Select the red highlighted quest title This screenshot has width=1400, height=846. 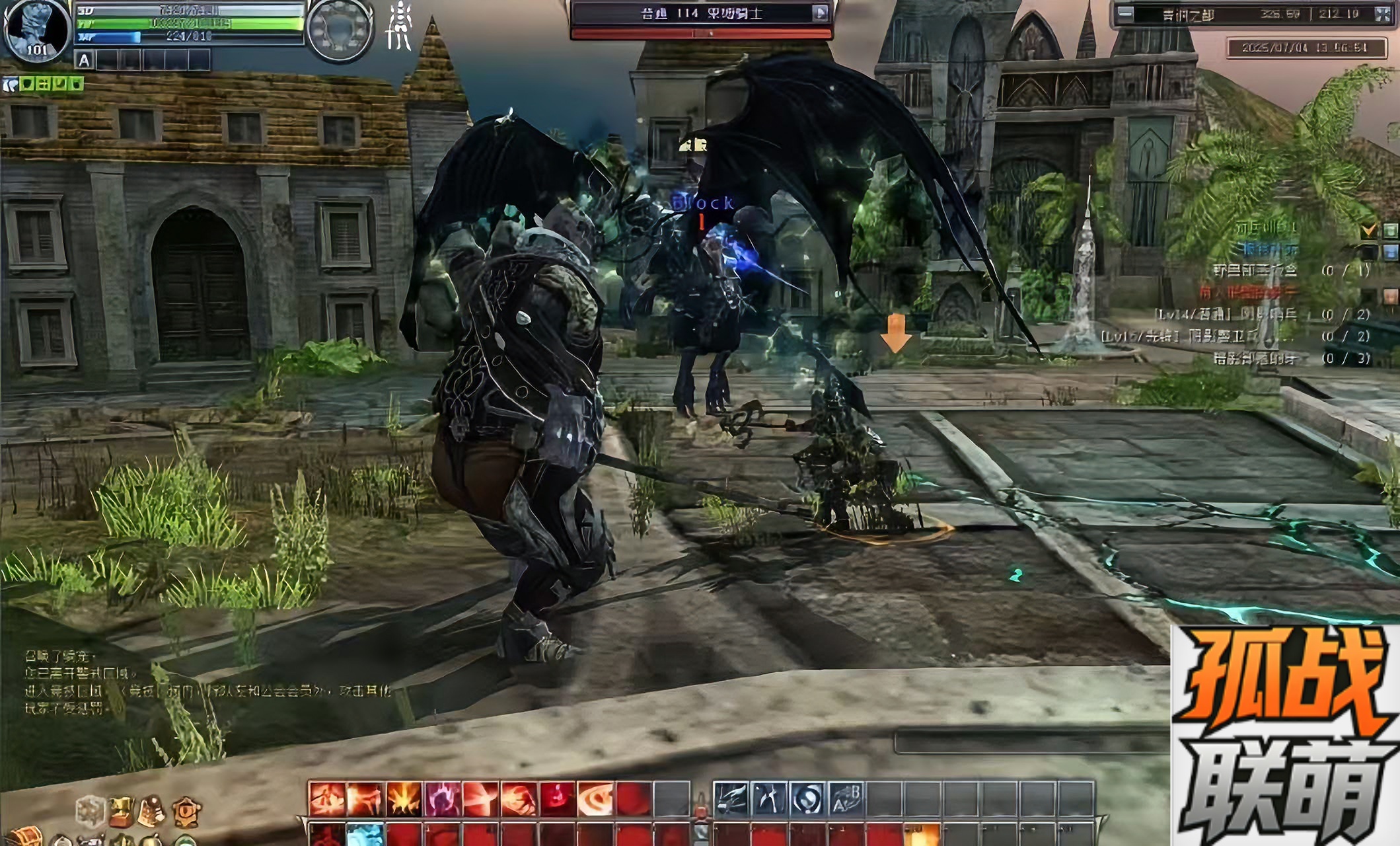(x=1247, y=291)
